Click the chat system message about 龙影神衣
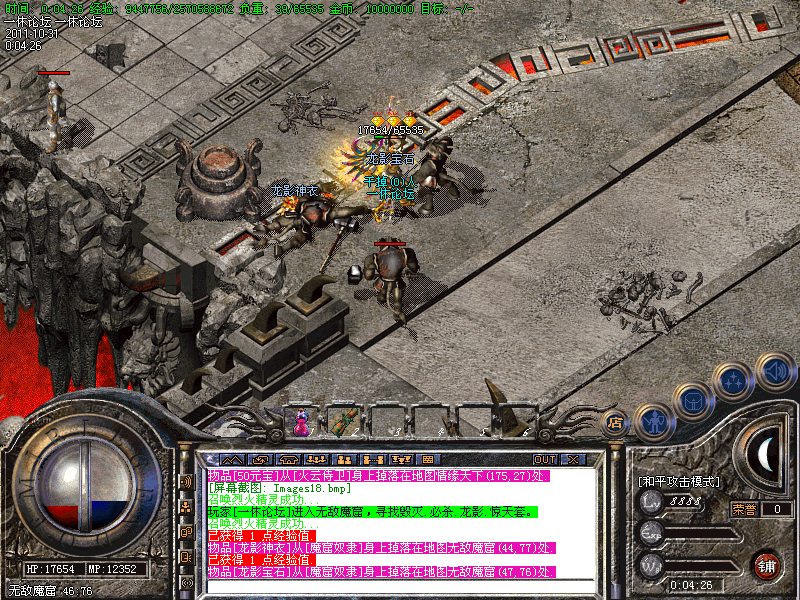Viewport: 800px width, 600px height. [380, 547]
